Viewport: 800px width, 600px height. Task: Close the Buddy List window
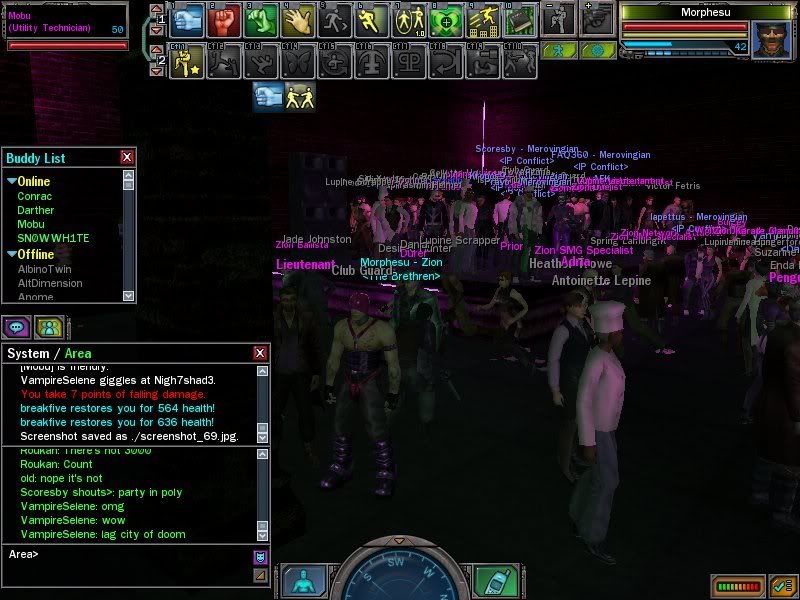(127, 157)
